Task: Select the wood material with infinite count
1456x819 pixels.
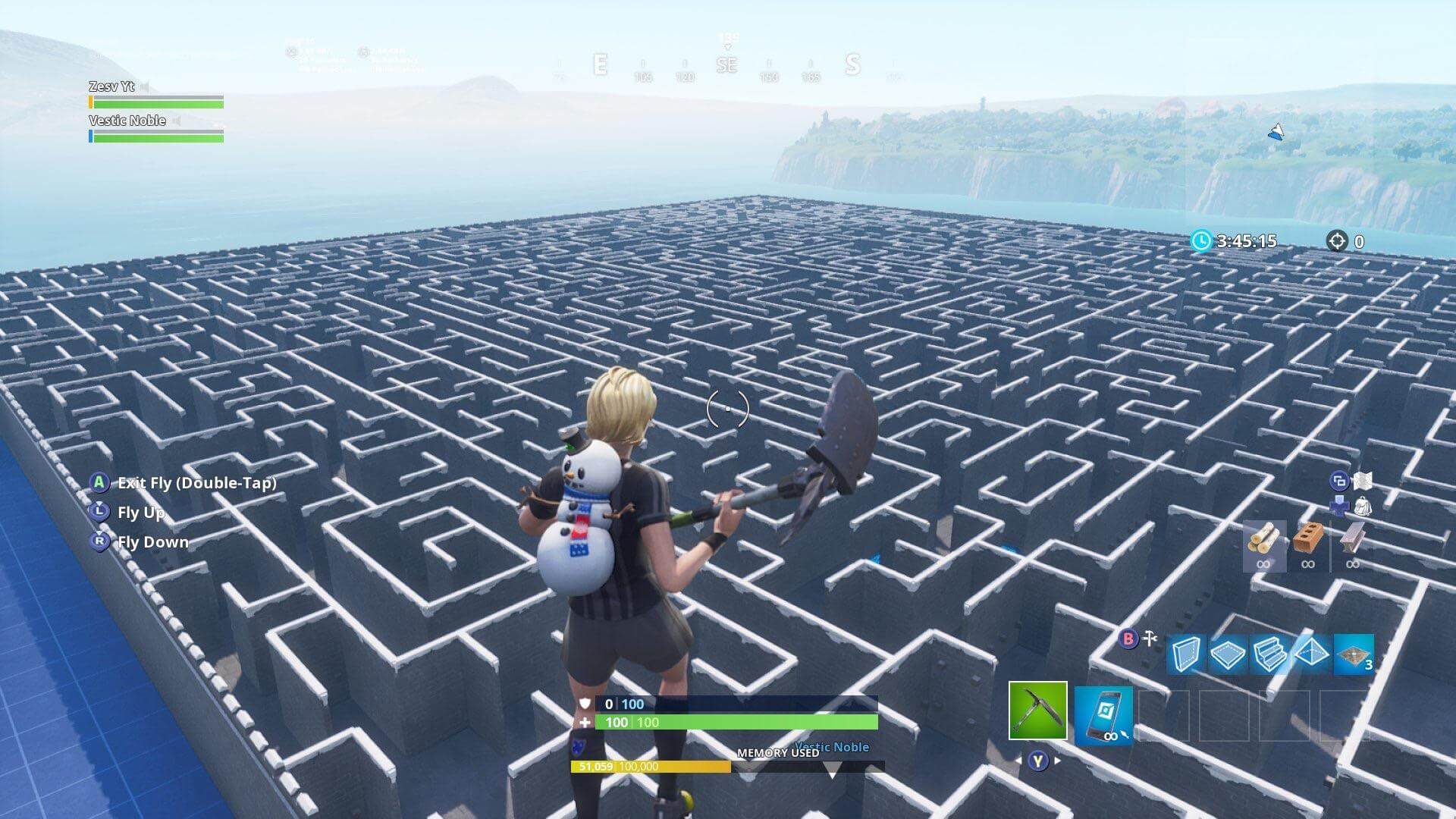Action: pos(1264,542)
